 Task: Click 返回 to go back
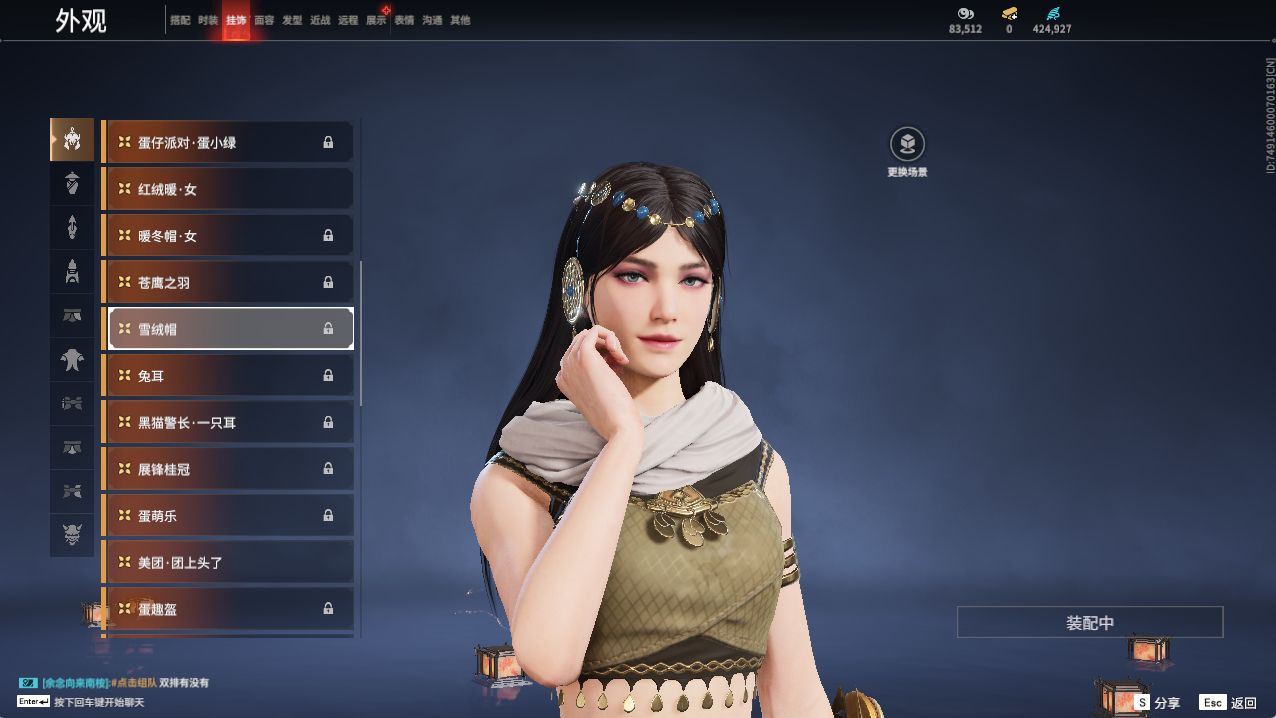point(1229,703)
